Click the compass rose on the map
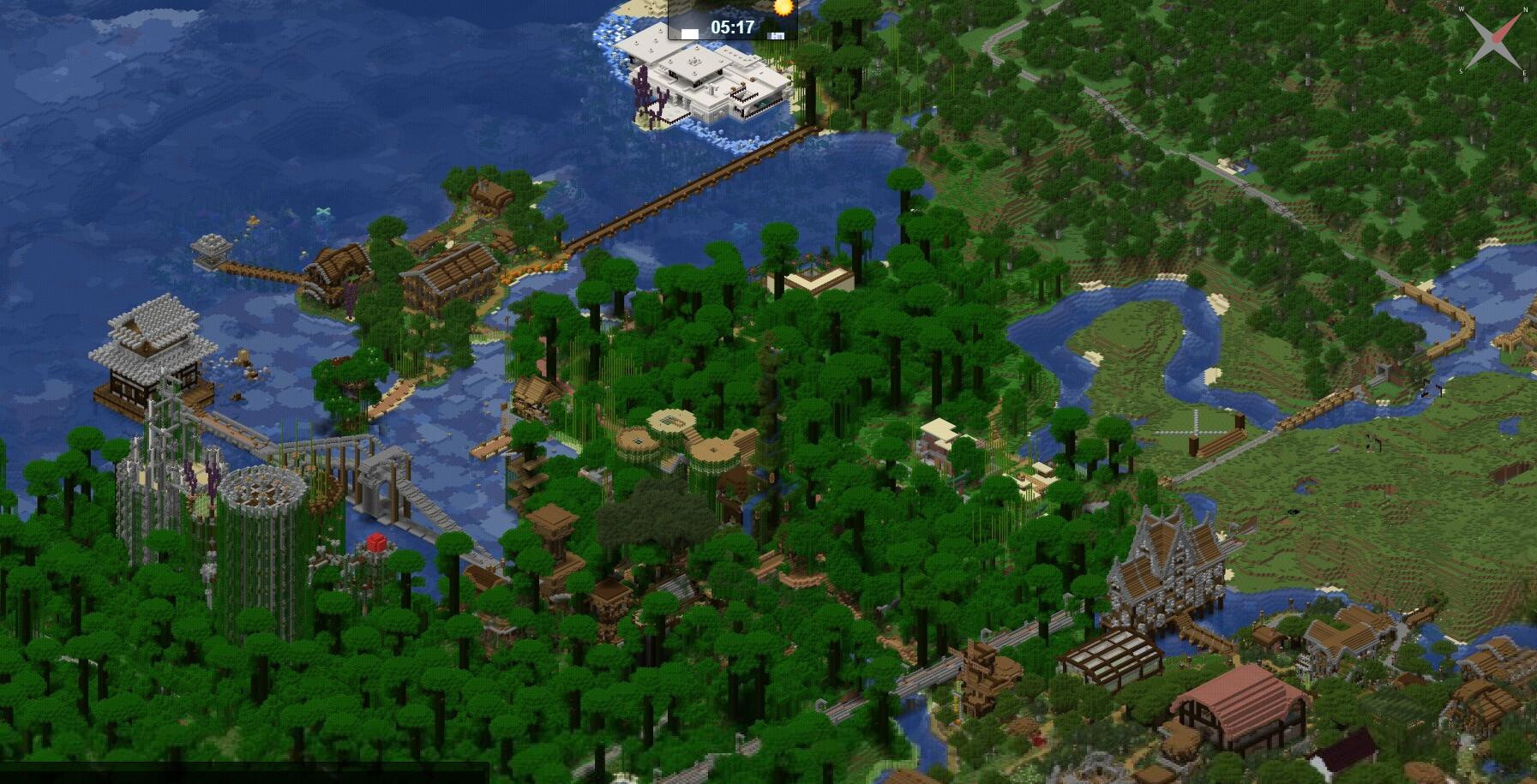Viewport: 1537px width, 784px height. (x=1496, y=40)
